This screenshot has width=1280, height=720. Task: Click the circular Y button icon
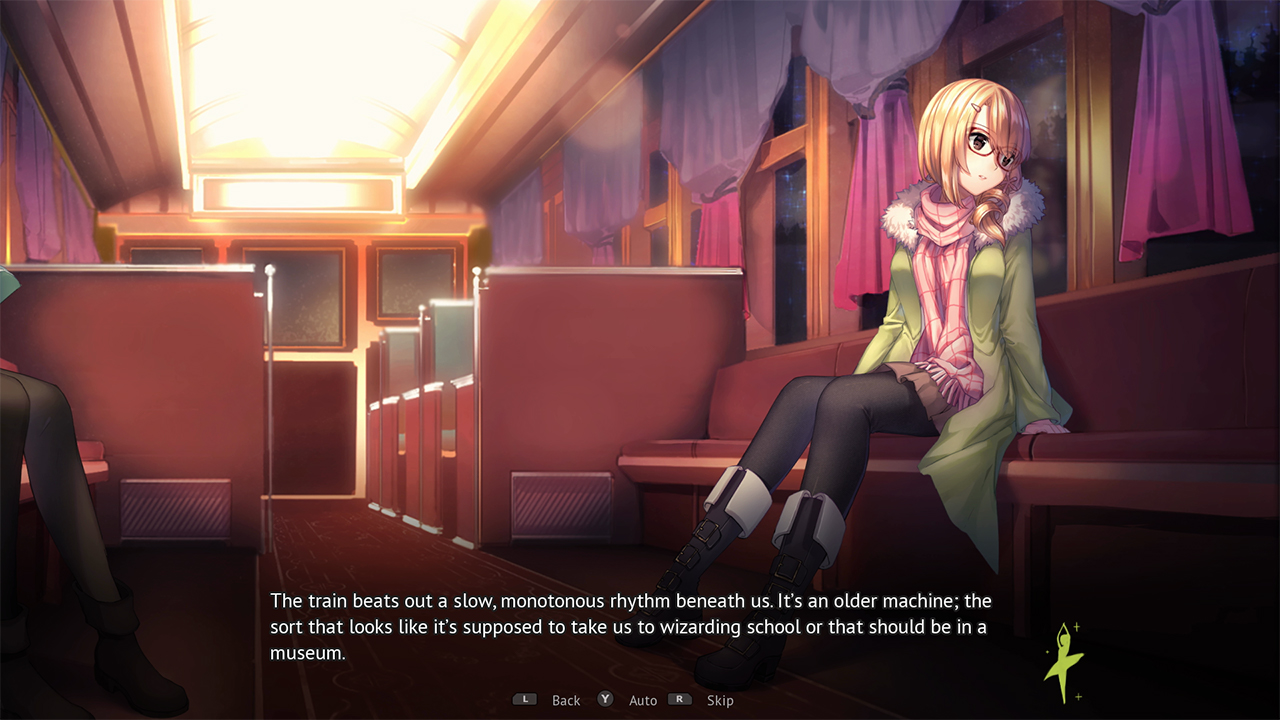click(x=605, y=700)
